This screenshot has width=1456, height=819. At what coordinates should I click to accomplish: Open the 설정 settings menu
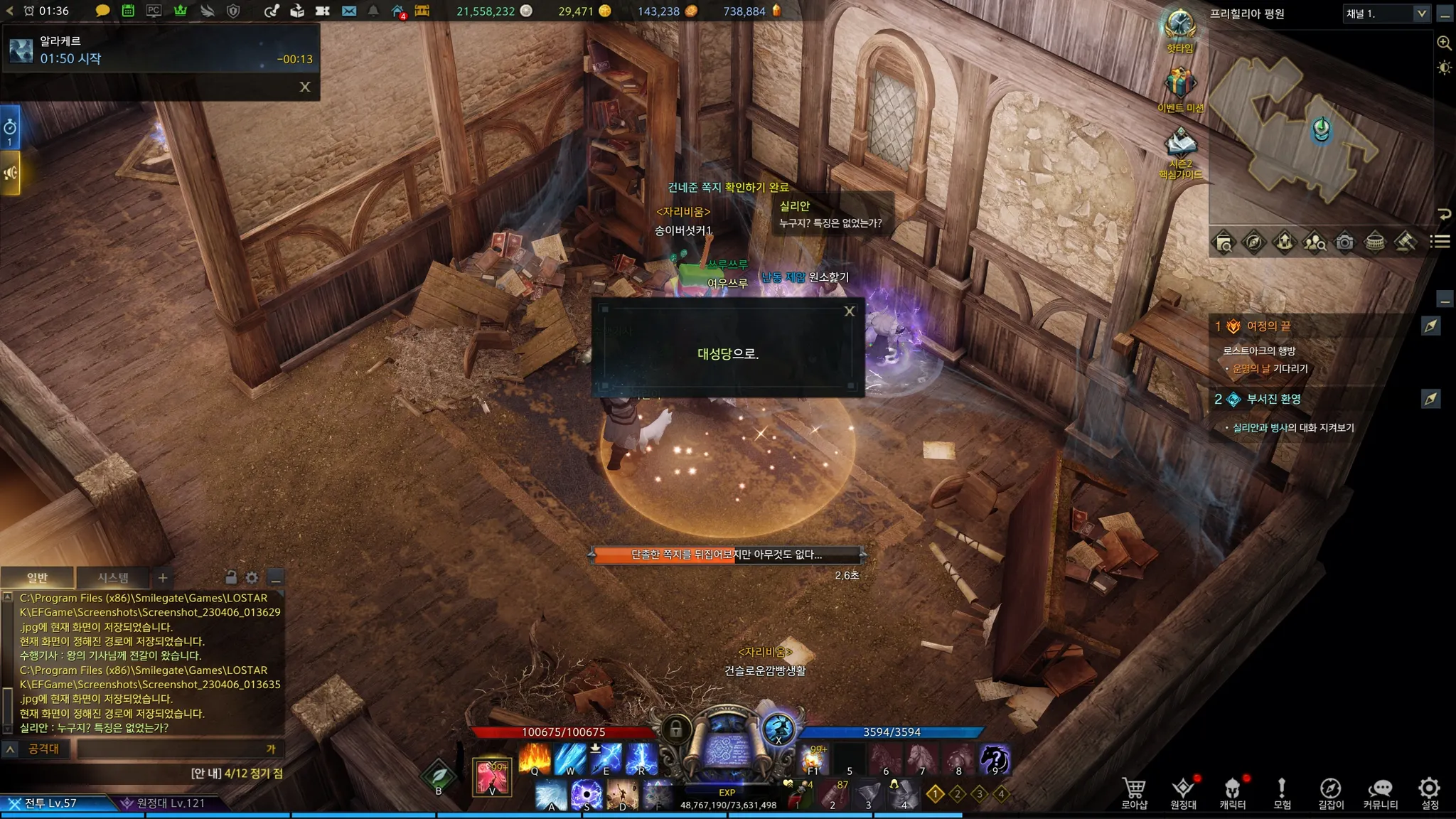1429,793
